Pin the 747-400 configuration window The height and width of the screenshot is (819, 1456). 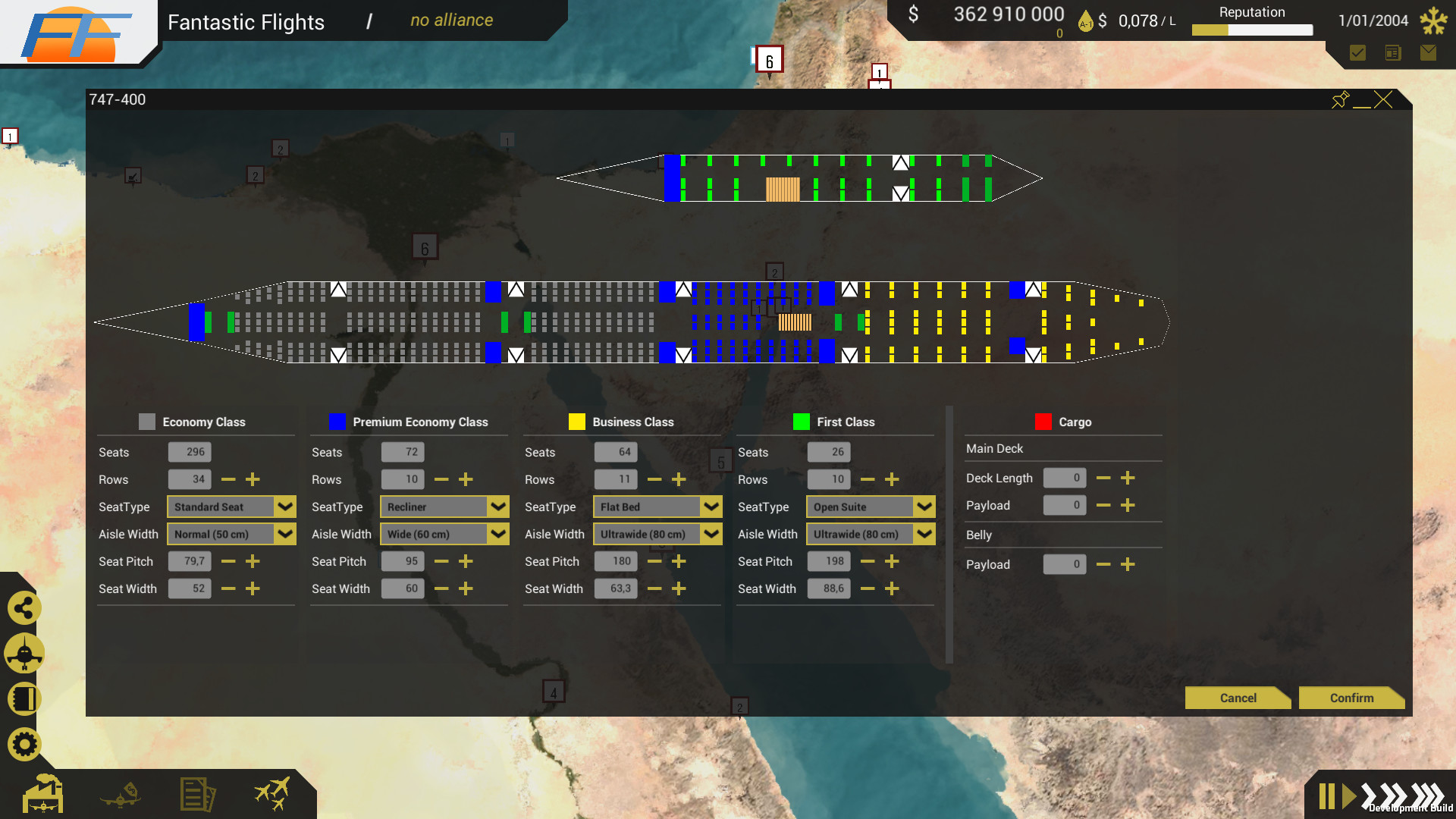(1341, 99)
